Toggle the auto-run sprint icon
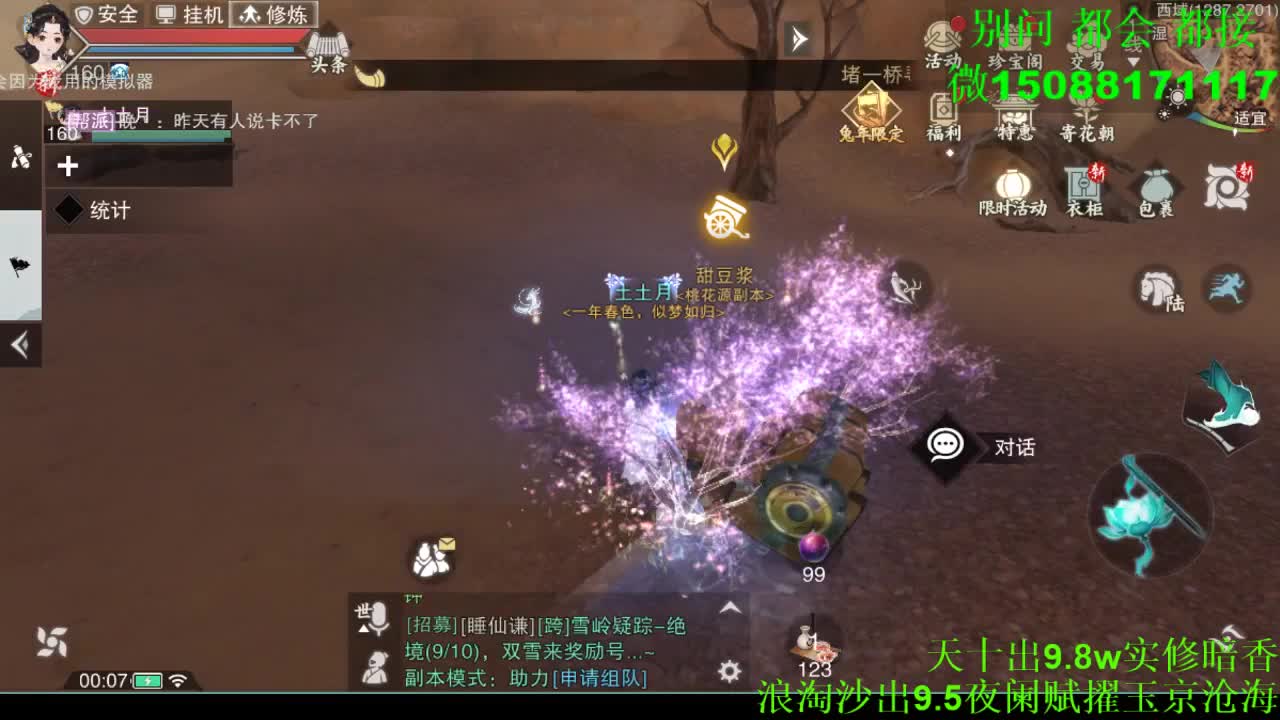This screenshot has height=720, width=1280. pyautogui.click(x=1228, y=289)
